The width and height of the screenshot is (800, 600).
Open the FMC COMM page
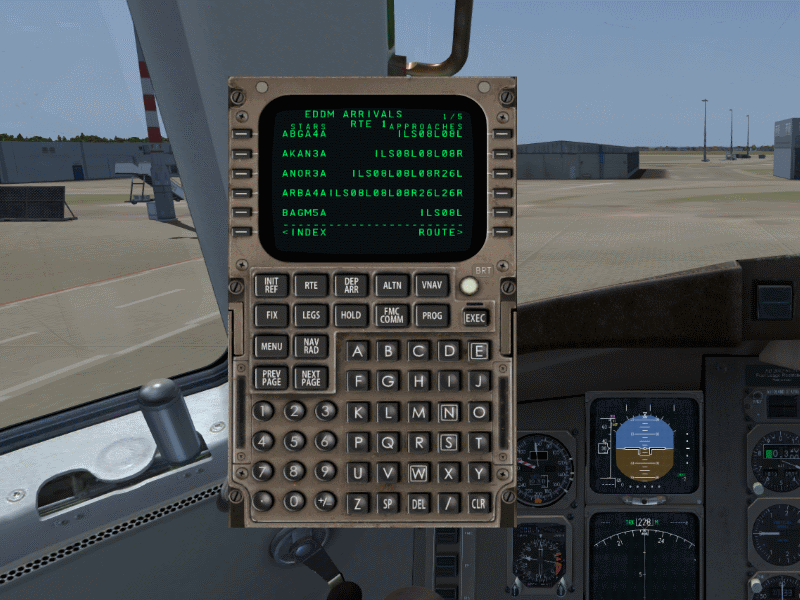point(390,315)
